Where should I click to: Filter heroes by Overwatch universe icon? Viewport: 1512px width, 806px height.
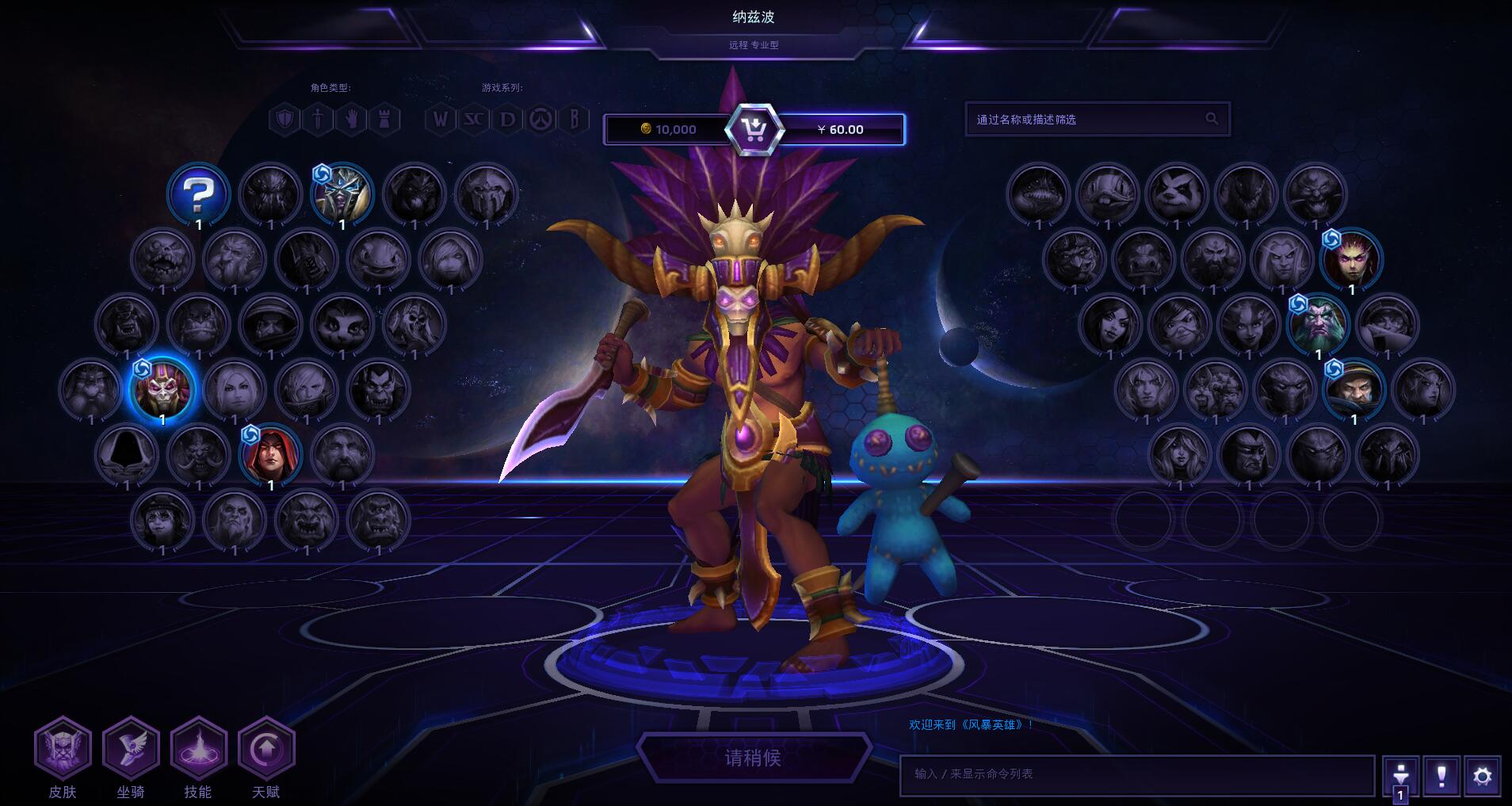541,120
